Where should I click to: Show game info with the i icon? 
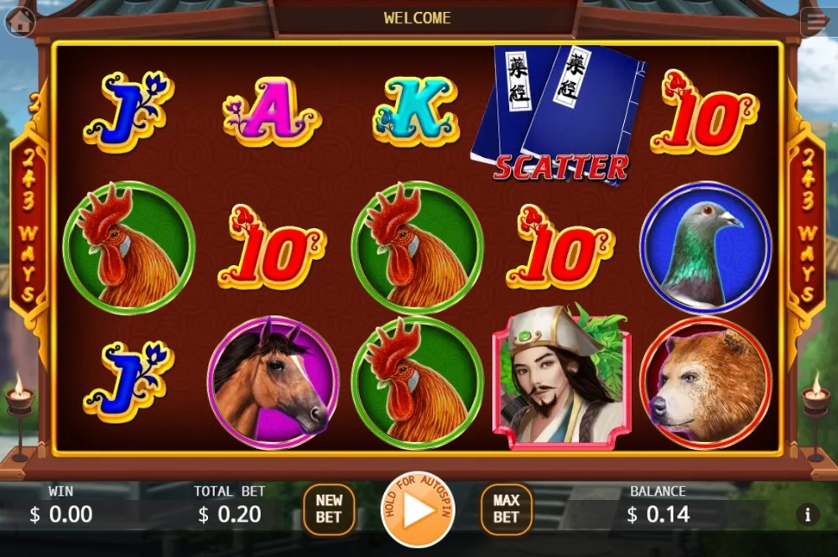click(x=807, y=515)
